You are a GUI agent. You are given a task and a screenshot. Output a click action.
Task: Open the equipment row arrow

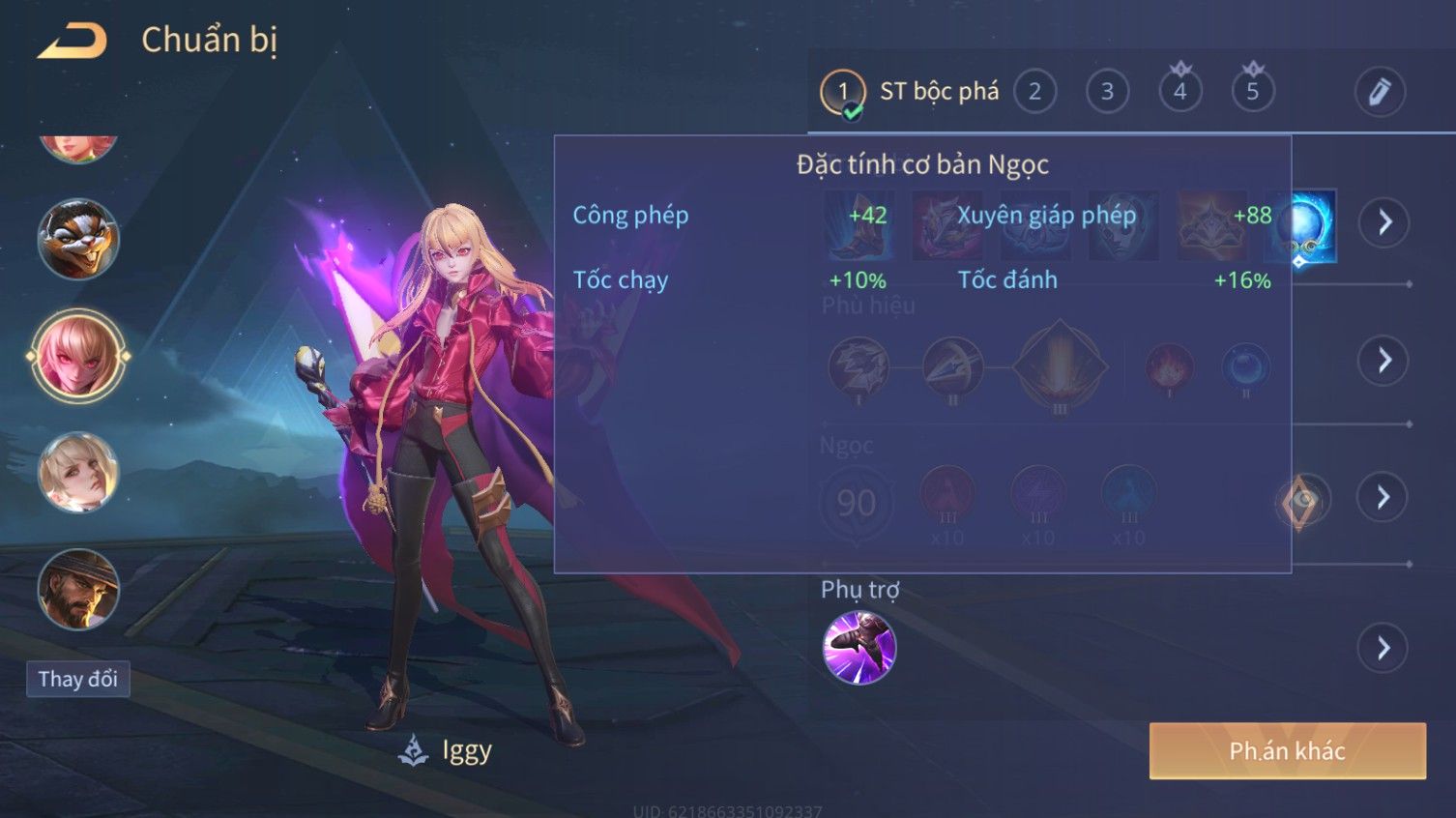[x=1383, y=222]
